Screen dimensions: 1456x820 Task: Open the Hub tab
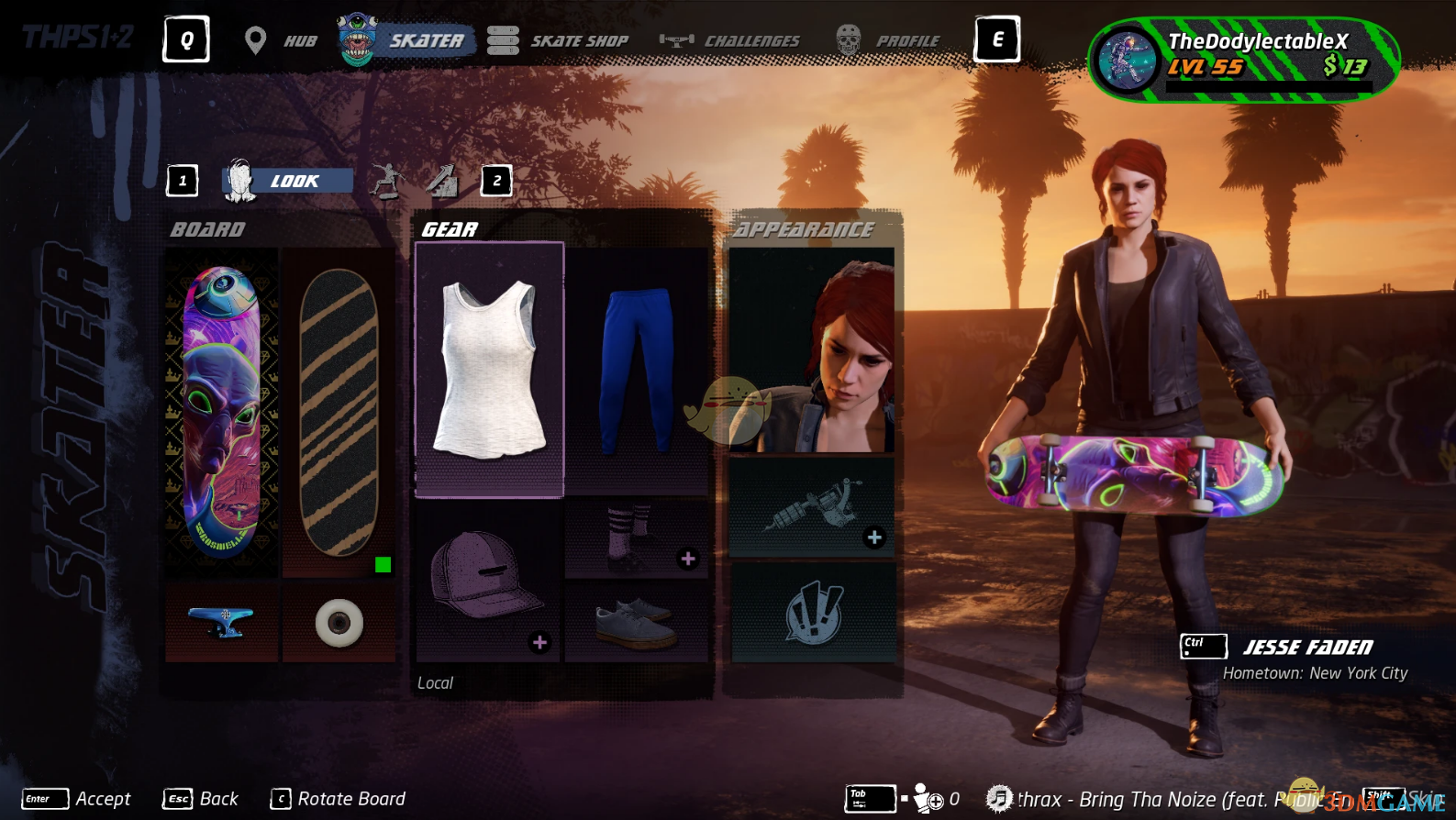pos(282,40)
